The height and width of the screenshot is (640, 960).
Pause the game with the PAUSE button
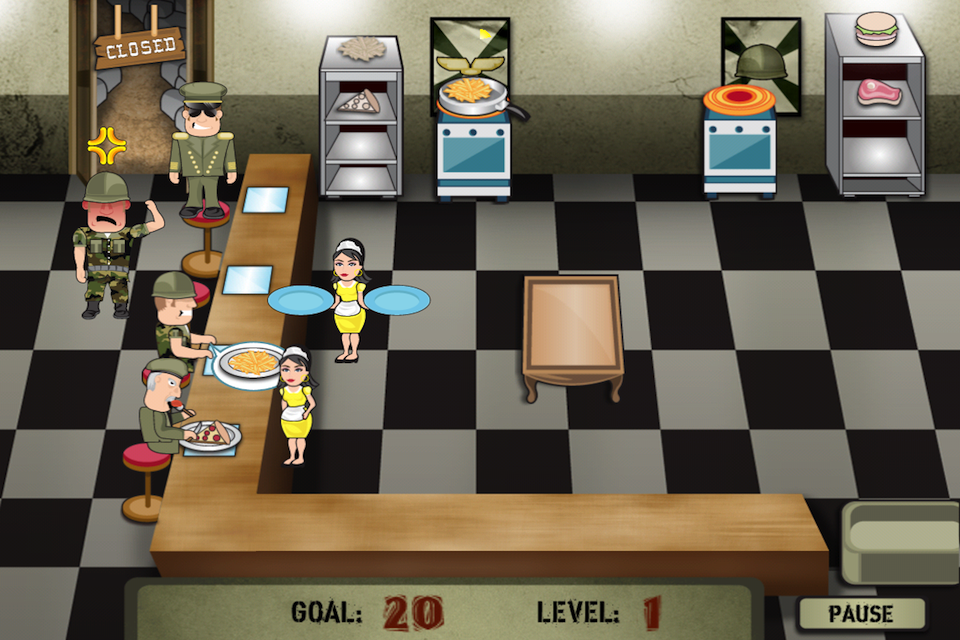click(x=861, y=612)
